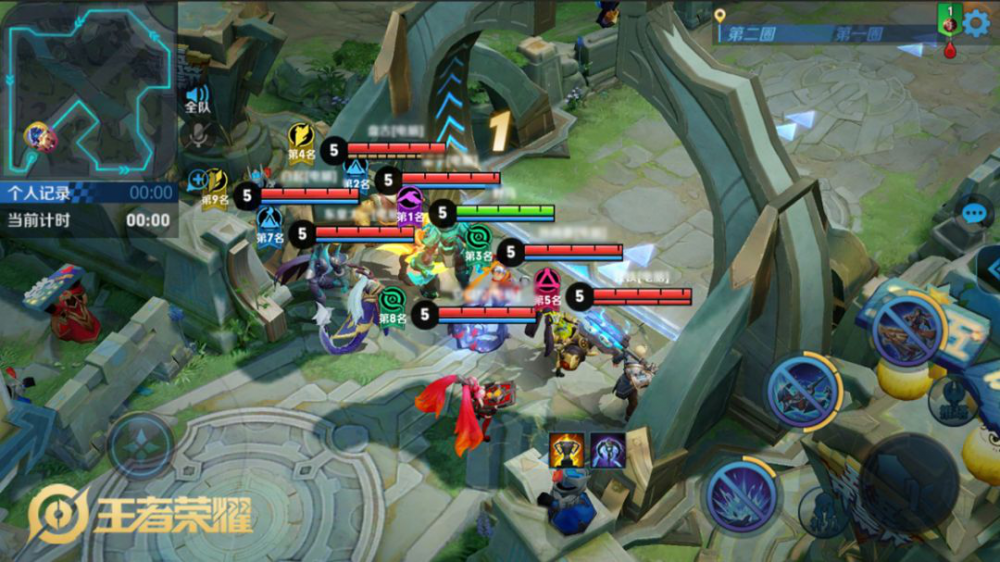Open the settings gear icon
This screenshot has width=1000, height=562.
[975, 22]
